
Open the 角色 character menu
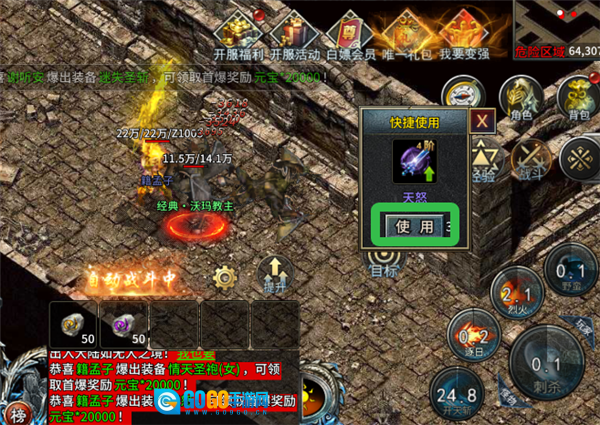[520, 98]
